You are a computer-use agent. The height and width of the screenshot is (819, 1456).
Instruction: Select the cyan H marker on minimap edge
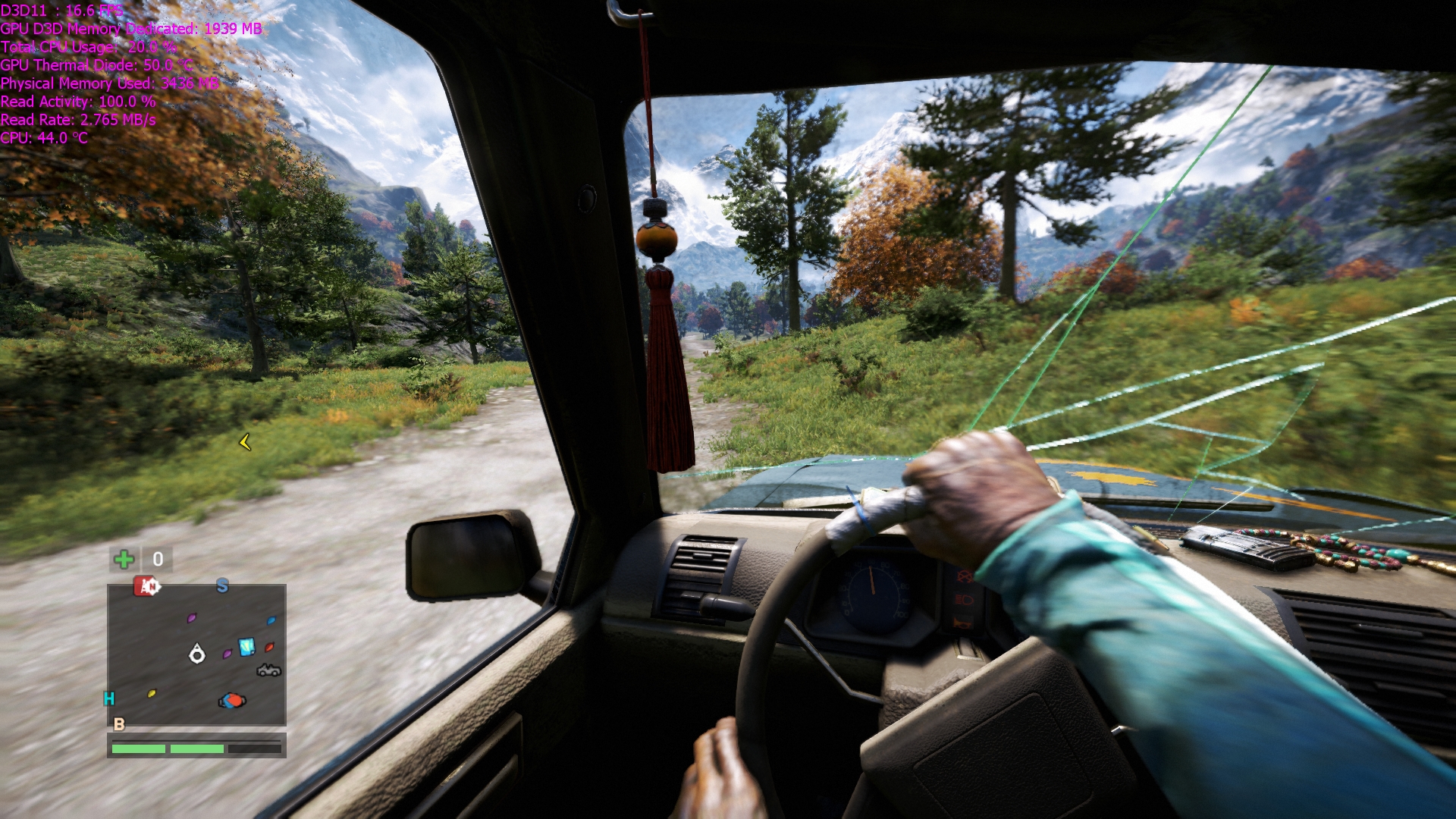tap(109, 698)
